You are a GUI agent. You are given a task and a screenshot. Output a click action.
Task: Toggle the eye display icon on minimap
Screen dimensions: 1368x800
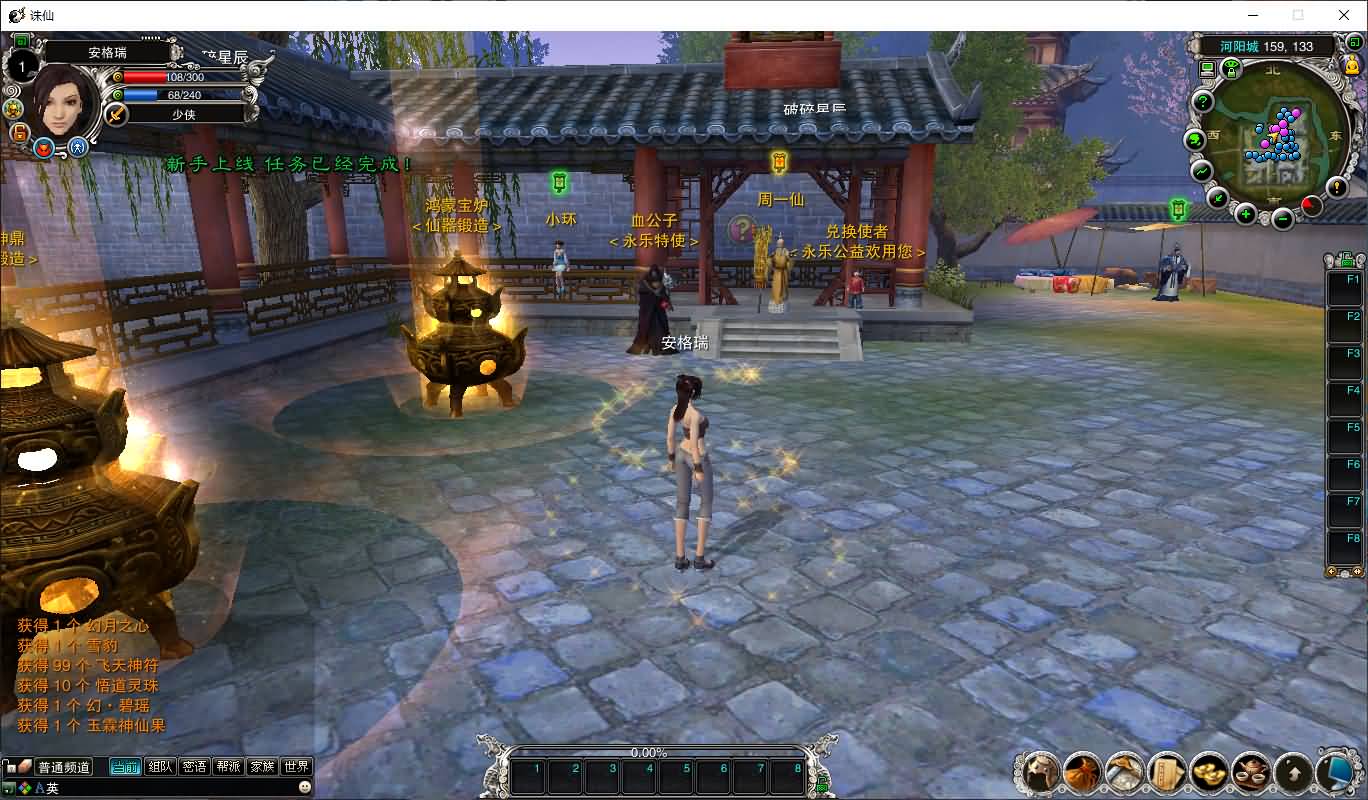(x=1231, y=69)
